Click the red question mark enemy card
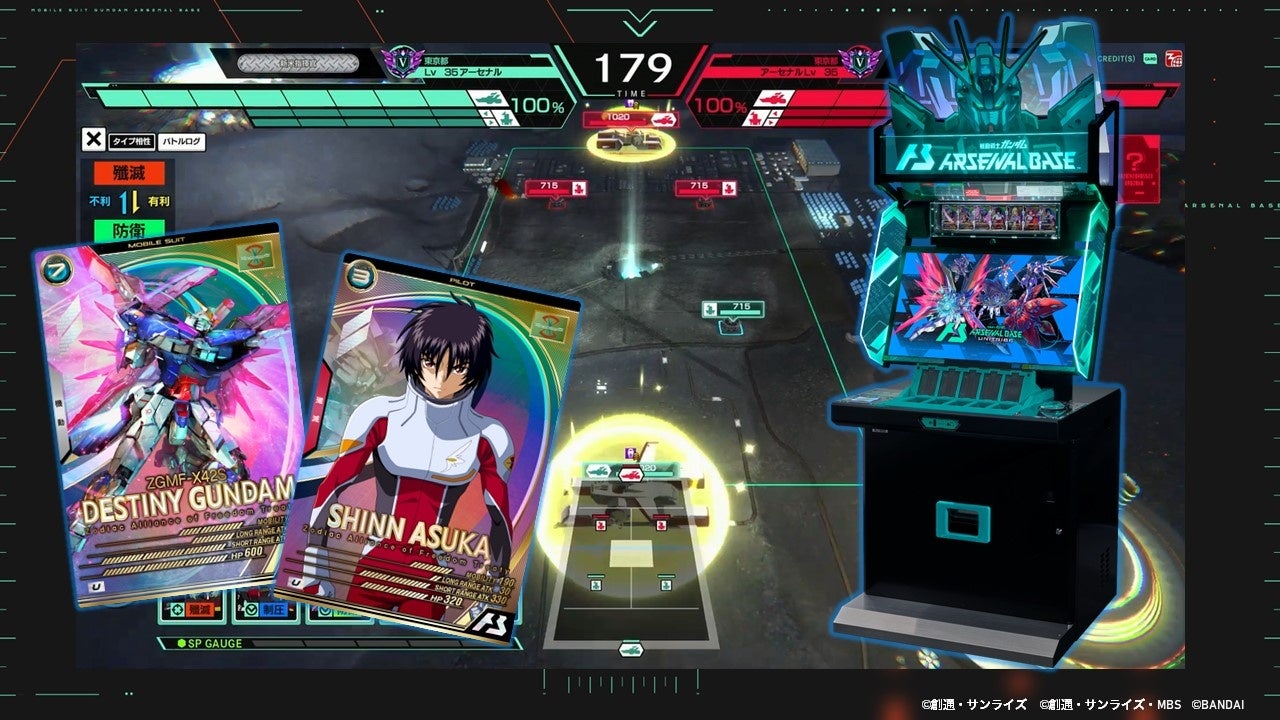 click(1138, 165)
